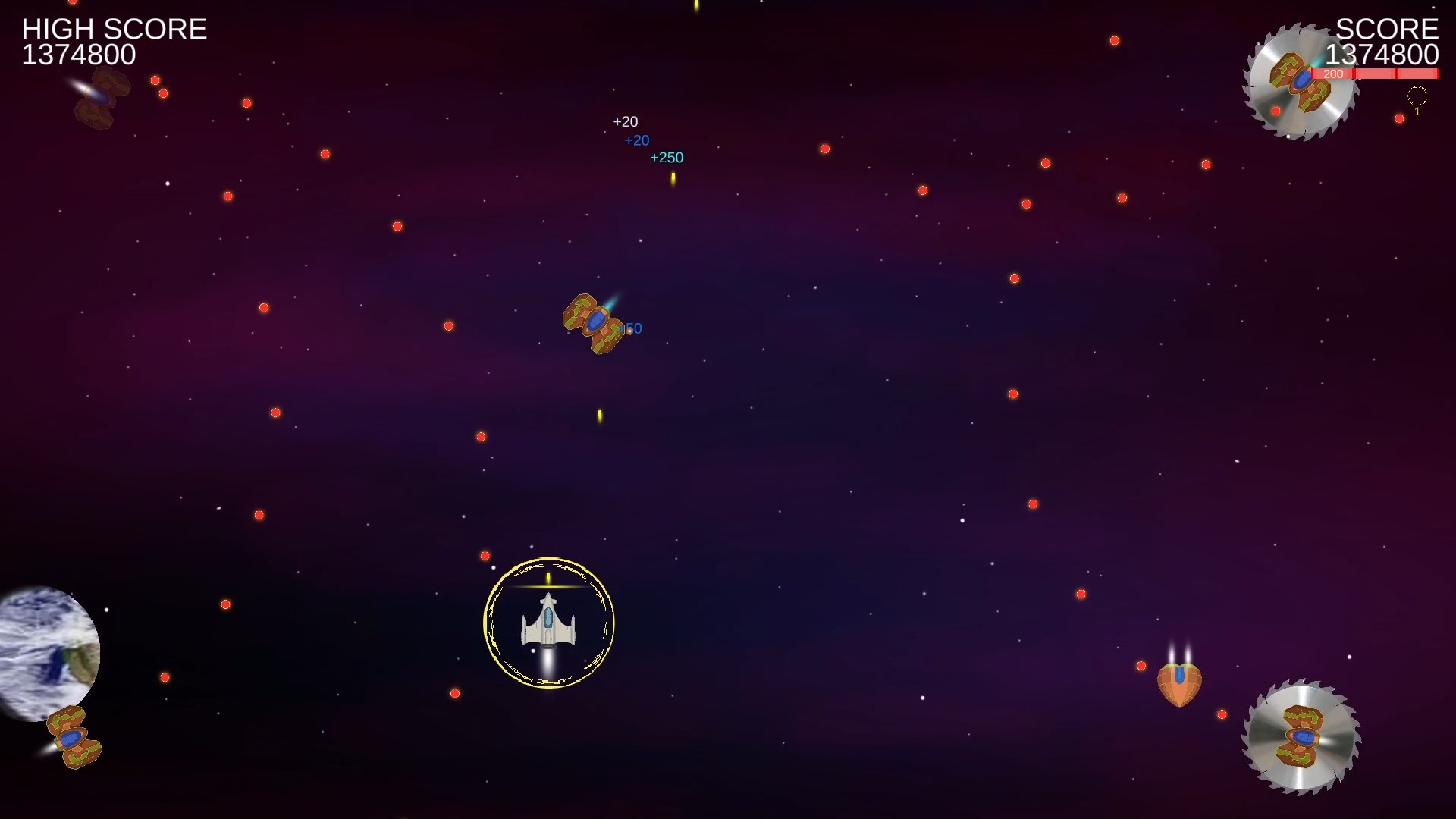
Task: Select the asteroid enemy in screen center
Action: [x=595, y=322]
